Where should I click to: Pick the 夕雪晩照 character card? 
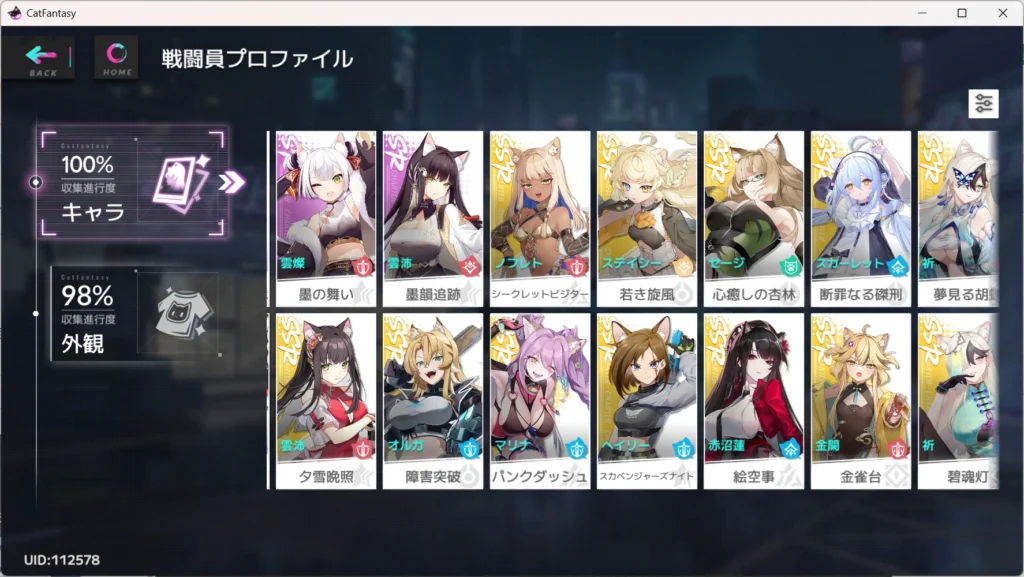326,401
